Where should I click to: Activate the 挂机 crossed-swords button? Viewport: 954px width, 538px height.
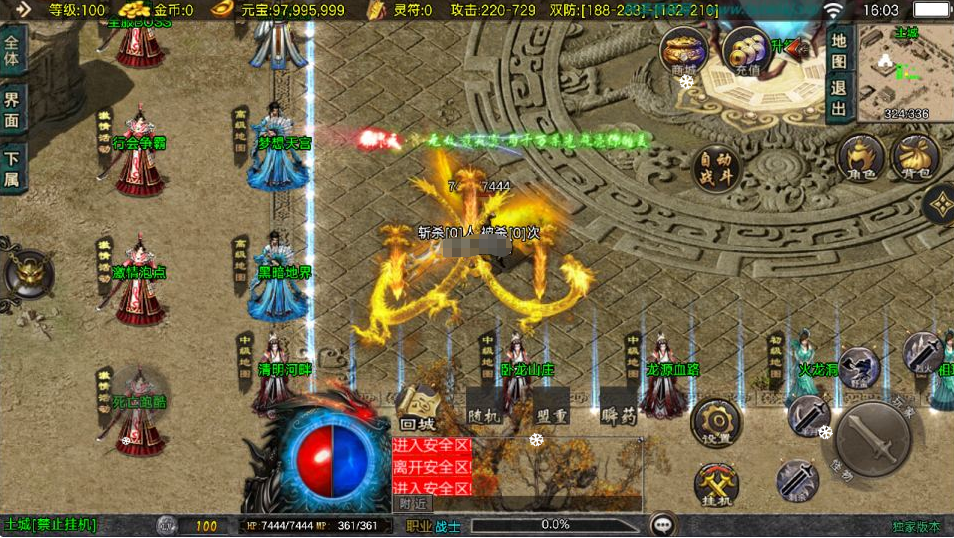coord(716,484)
